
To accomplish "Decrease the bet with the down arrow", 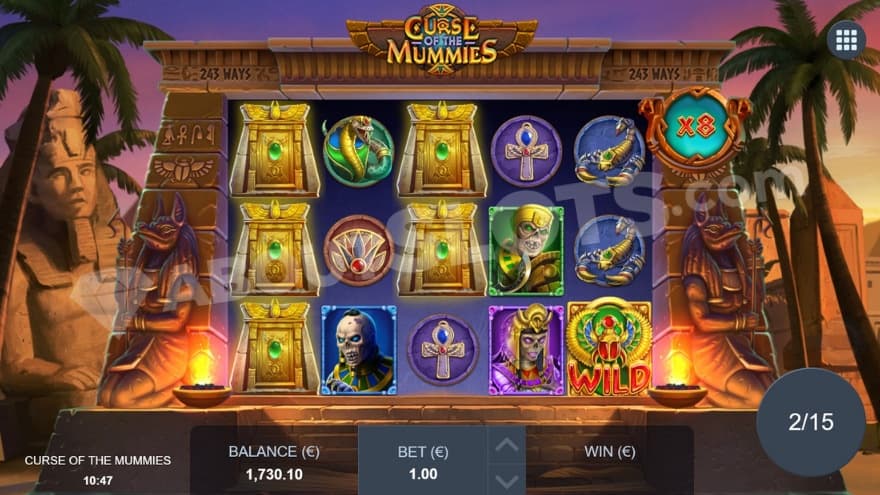I will 507,479.
